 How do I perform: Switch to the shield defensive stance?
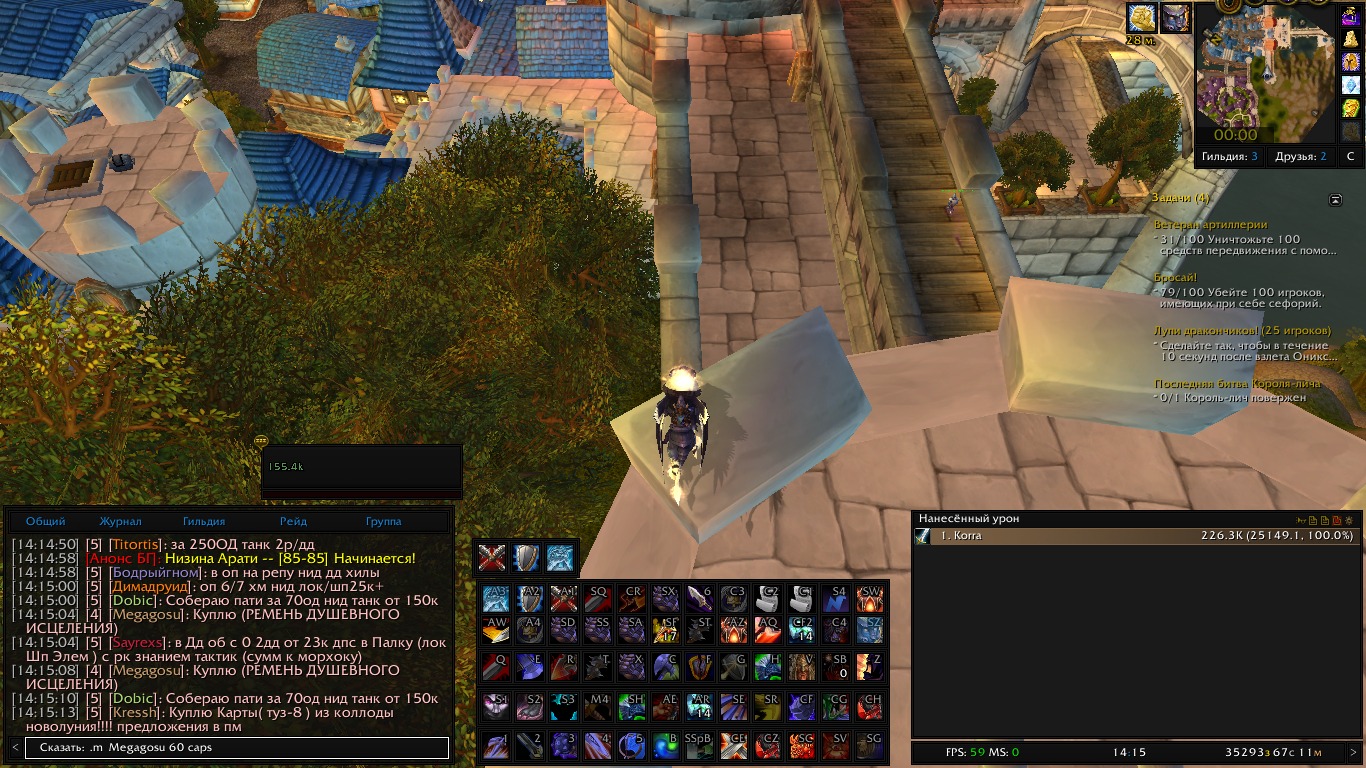point(526,557)
